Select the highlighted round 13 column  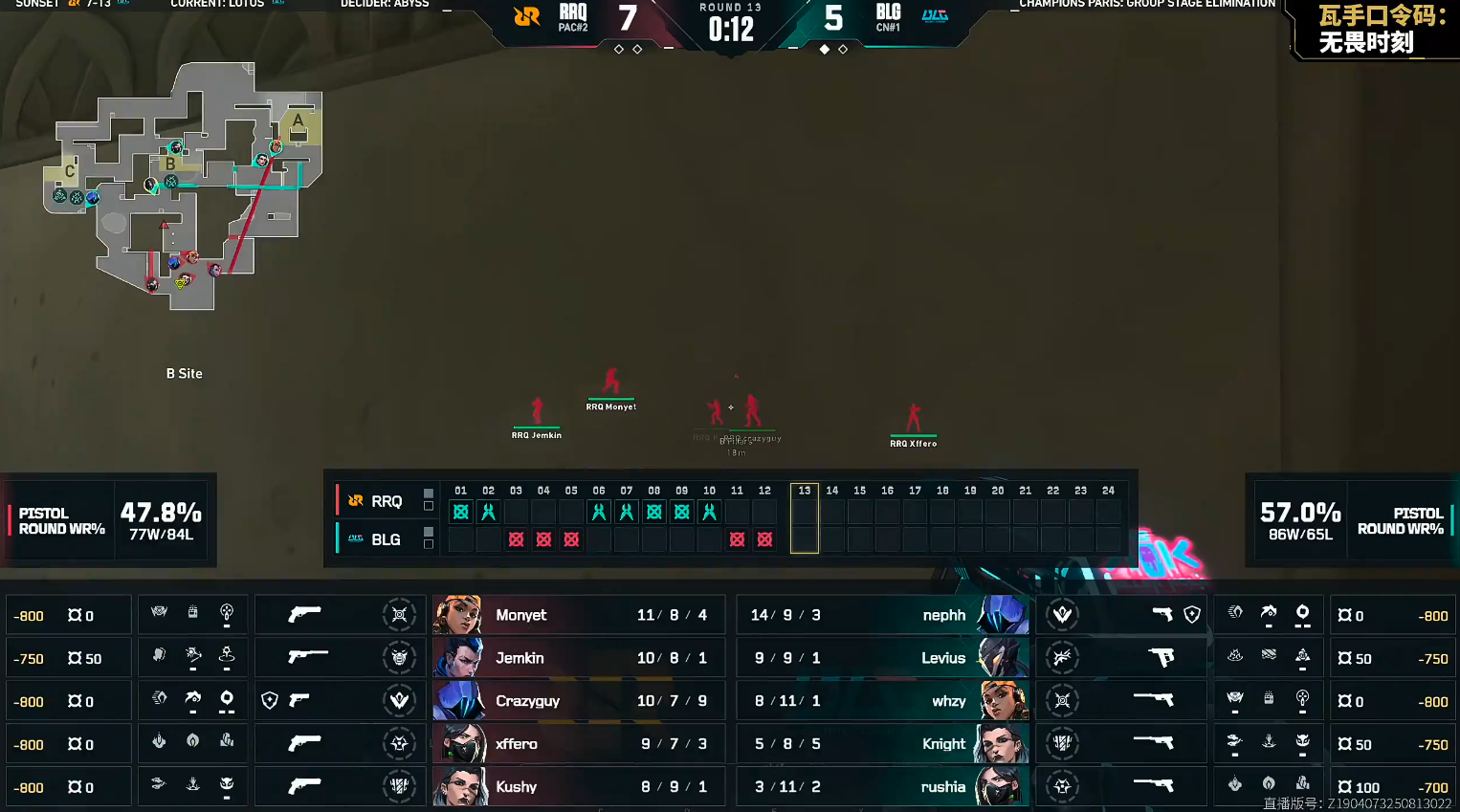click(x=805, y=518)
